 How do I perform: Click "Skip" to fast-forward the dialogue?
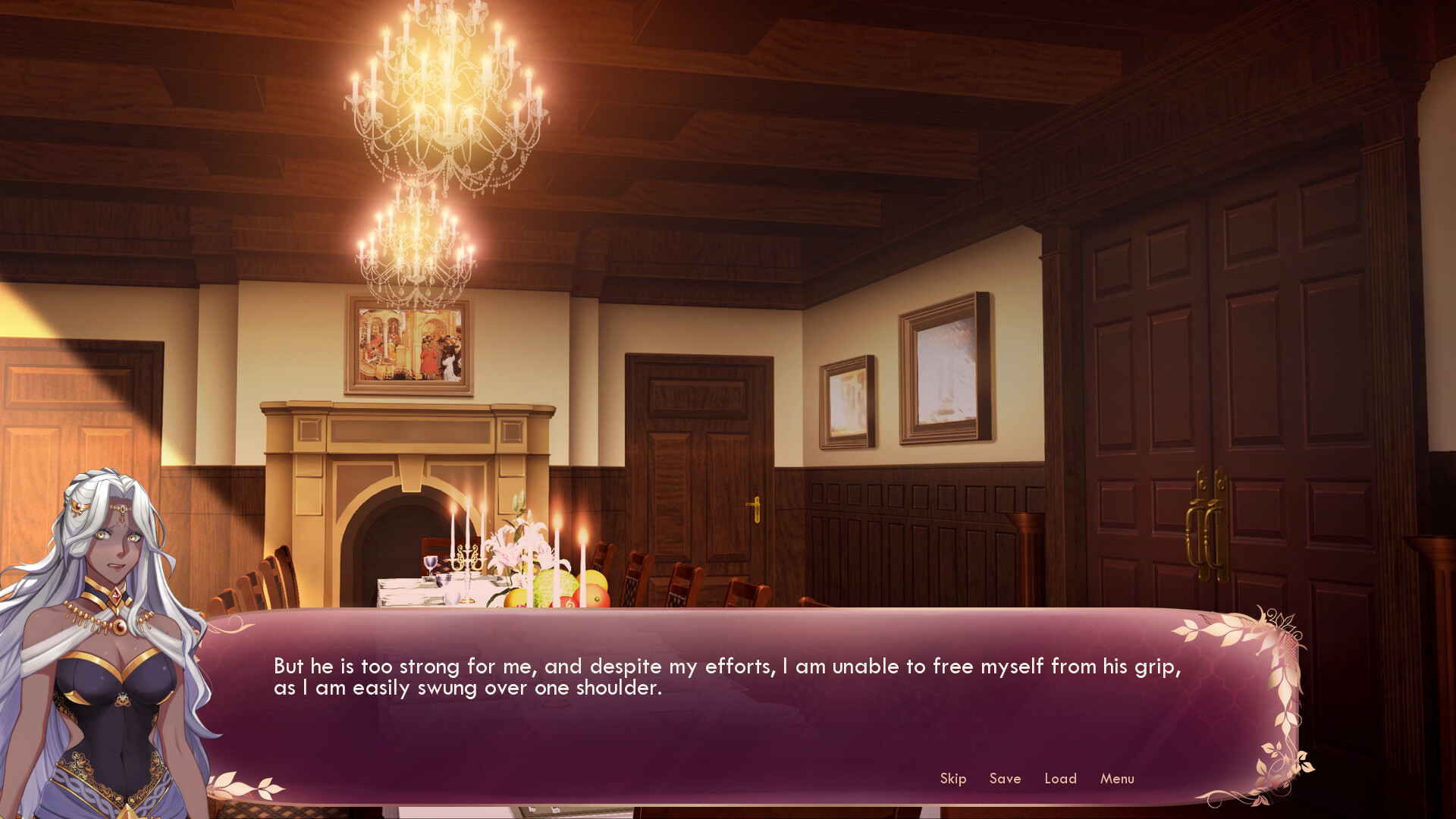[952, 779]
